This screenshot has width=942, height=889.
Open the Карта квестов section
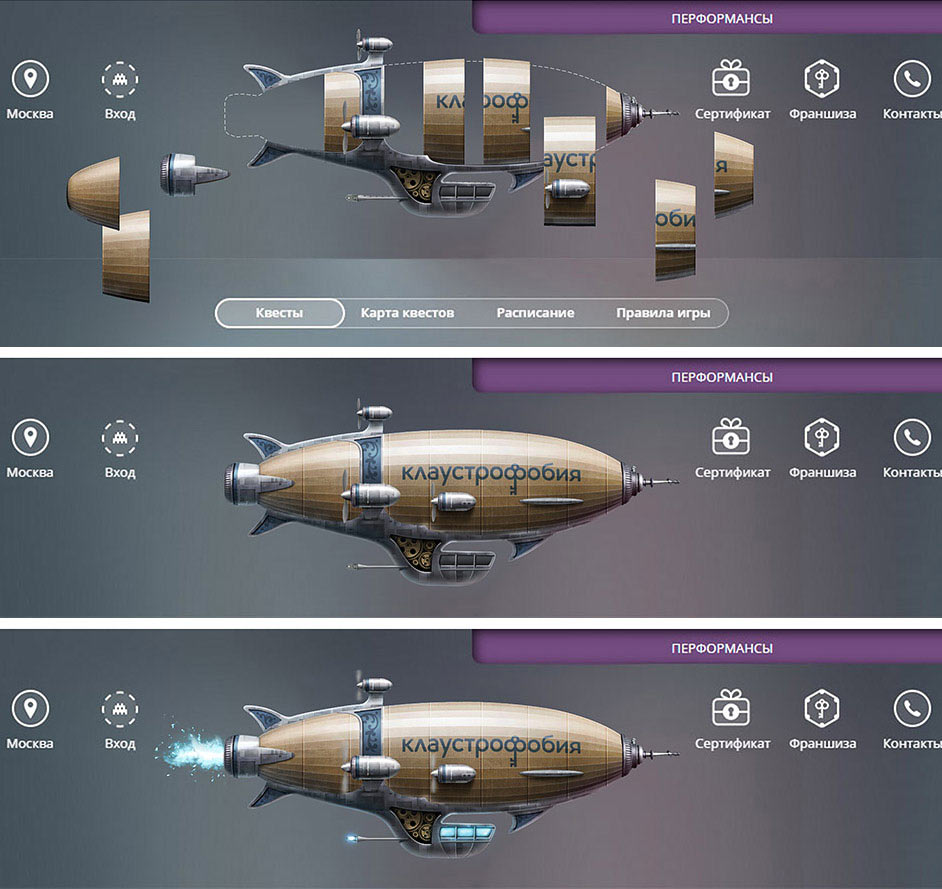[x=407, y=313]
